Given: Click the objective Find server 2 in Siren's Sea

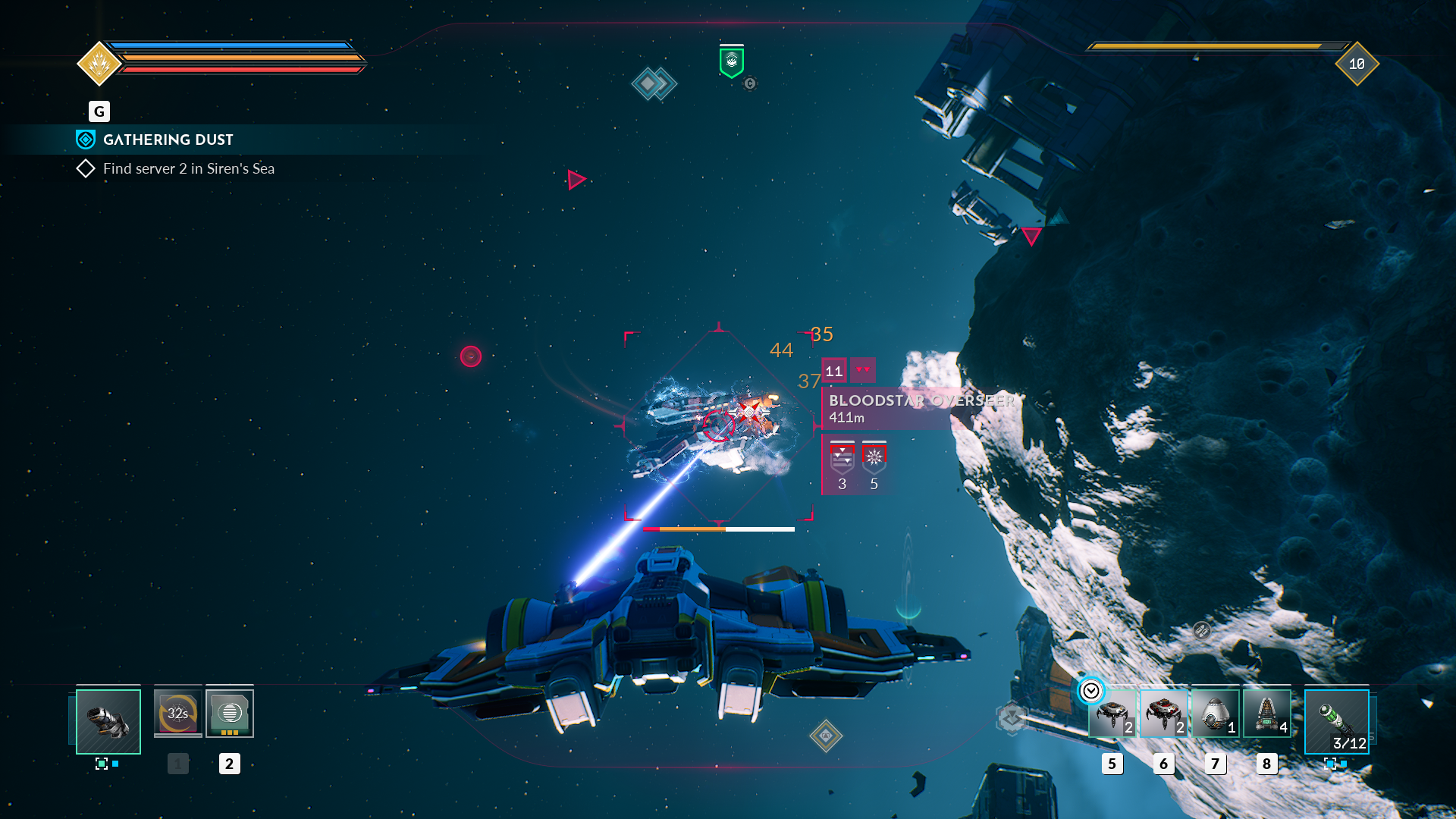Looking at the screenshot, I should [188, 168].
